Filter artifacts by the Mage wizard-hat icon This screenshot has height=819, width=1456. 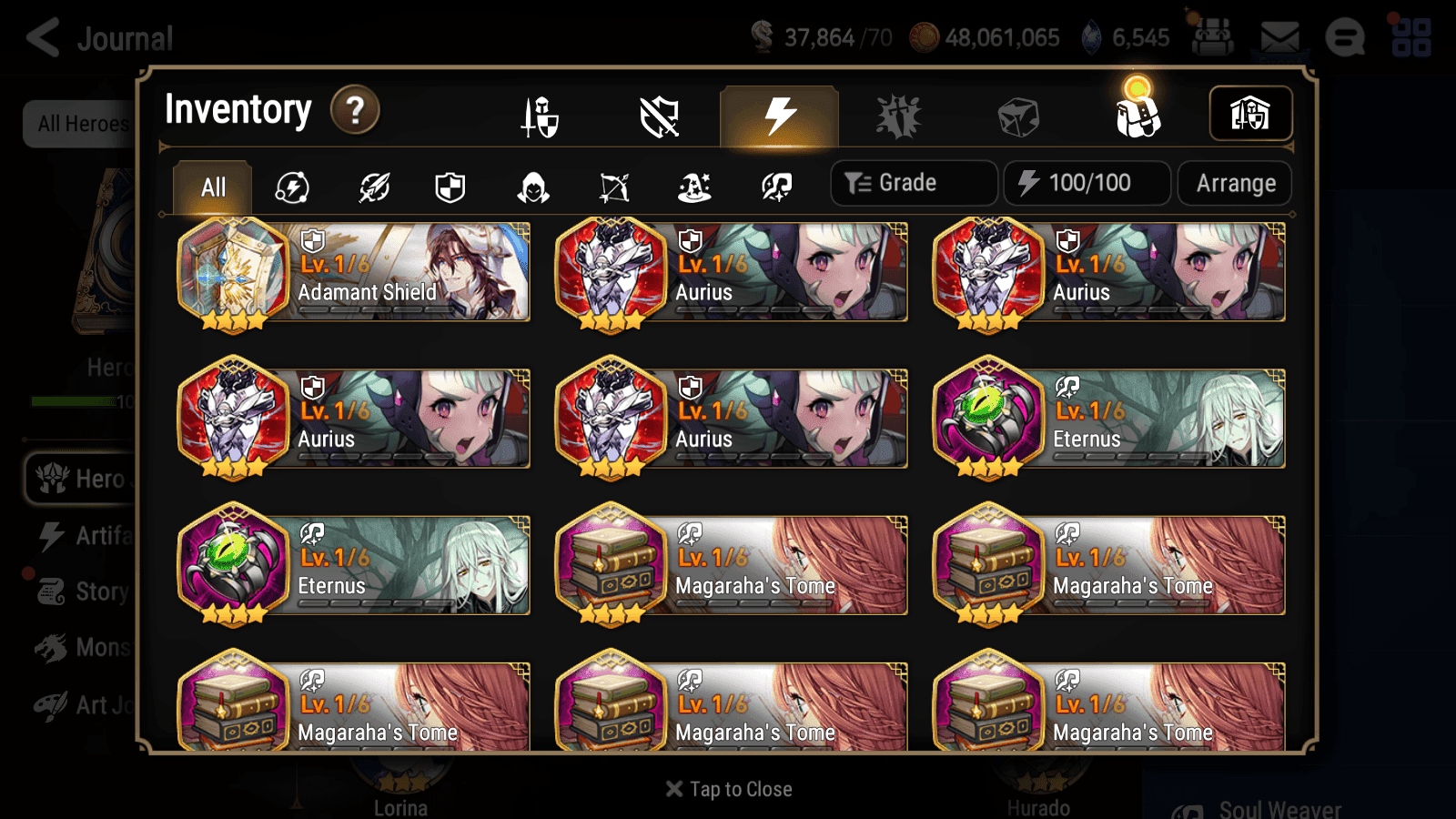pos(694,187)
